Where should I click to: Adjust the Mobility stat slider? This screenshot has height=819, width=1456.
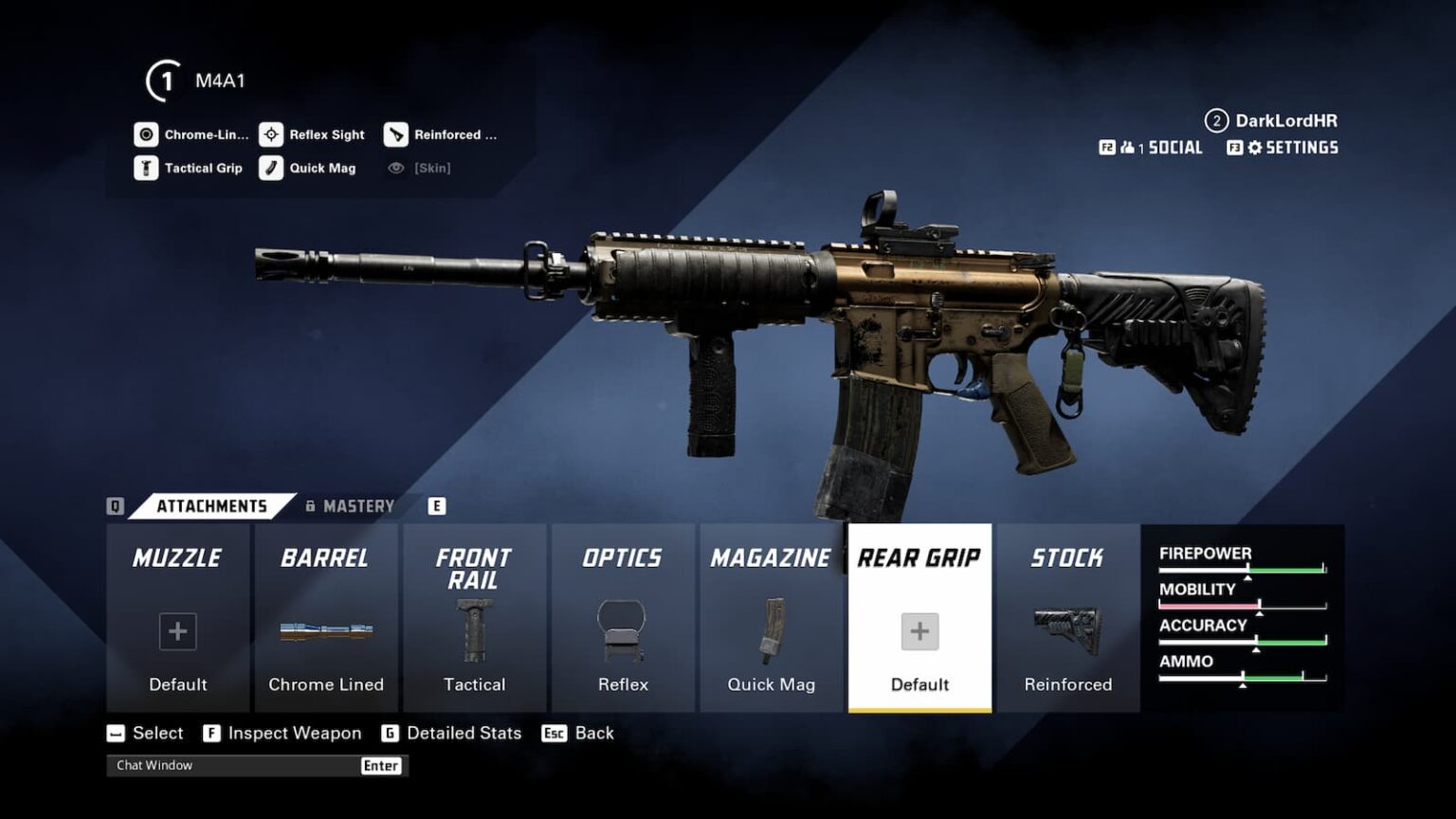(1261, 602)
